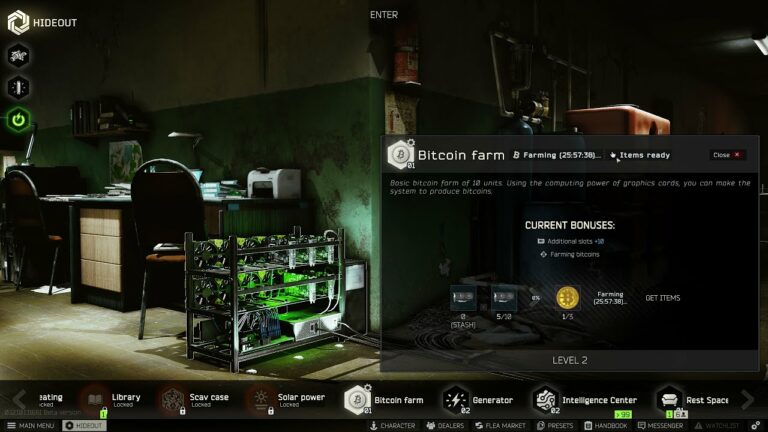Toggle the green generator power button
The image size is (768, 432).
pos(19,121)
